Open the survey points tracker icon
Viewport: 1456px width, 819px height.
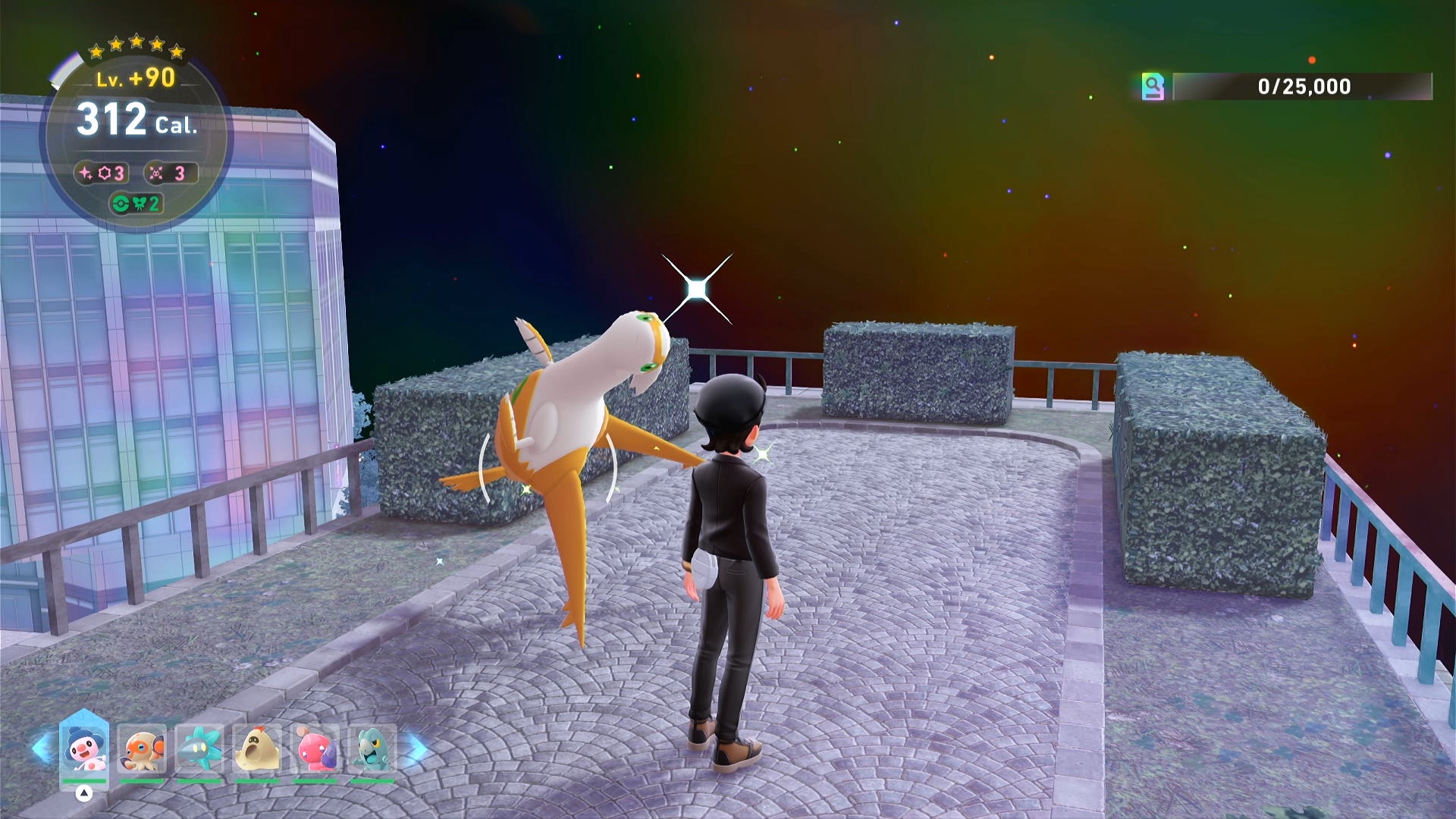tap(1153, 86)
